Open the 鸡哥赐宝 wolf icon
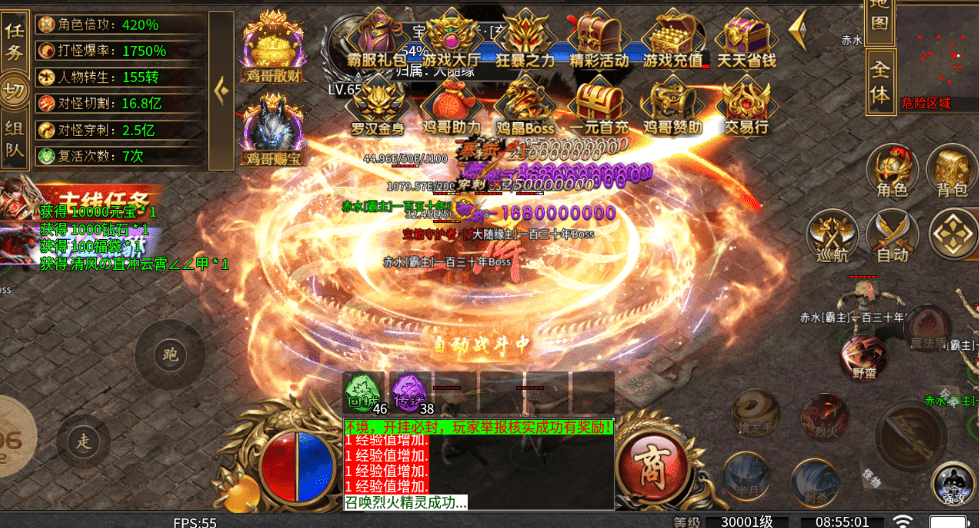Viewport: 979px width, 528px height. [273, 128]
